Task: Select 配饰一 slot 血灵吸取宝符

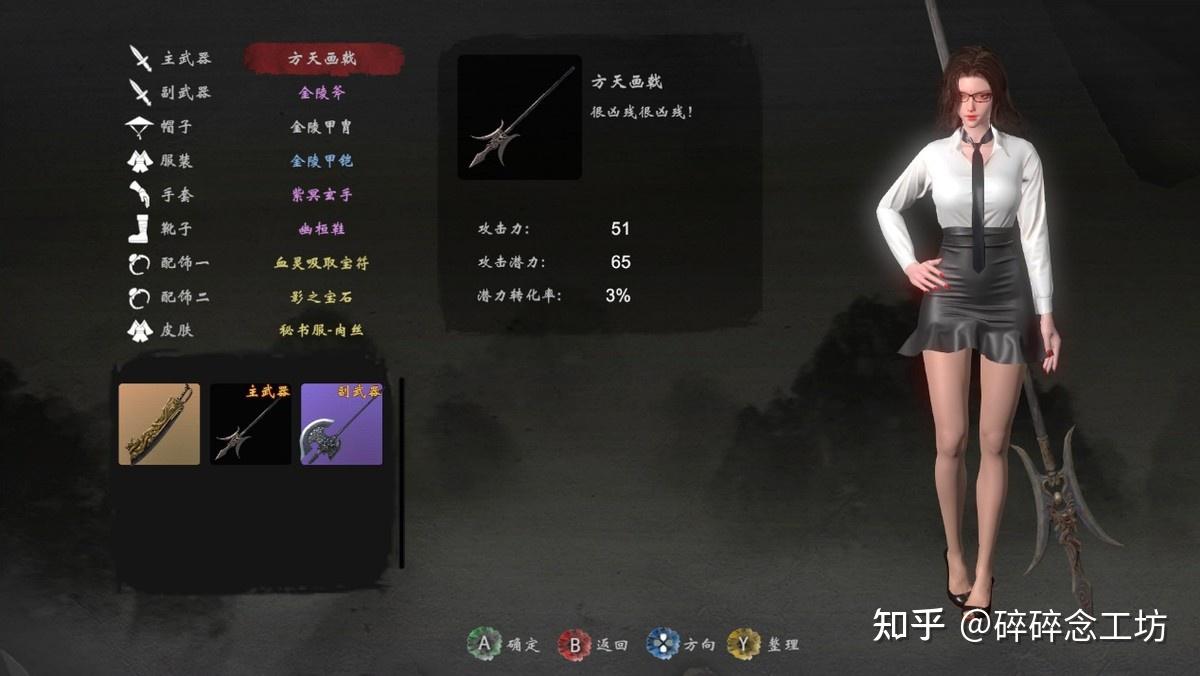Action: [322, 263]
